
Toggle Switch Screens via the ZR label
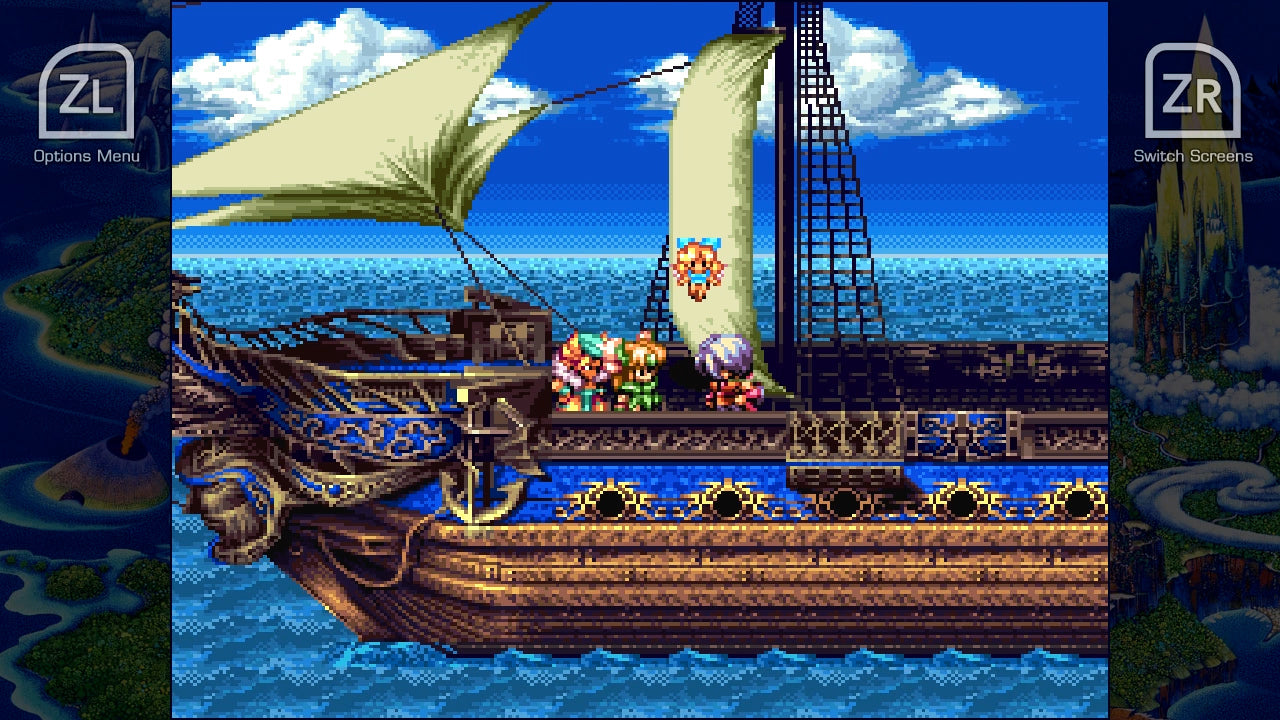[x=1192, y=157]
